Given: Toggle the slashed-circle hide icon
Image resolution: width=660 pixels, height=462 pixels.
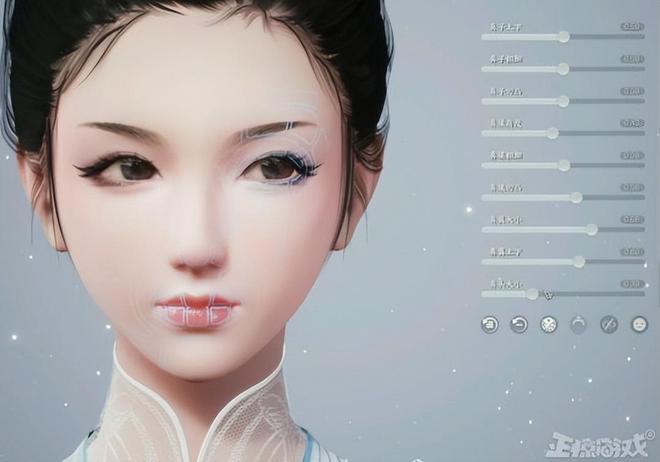Looking at the screenshot, I should click(608, 324).
